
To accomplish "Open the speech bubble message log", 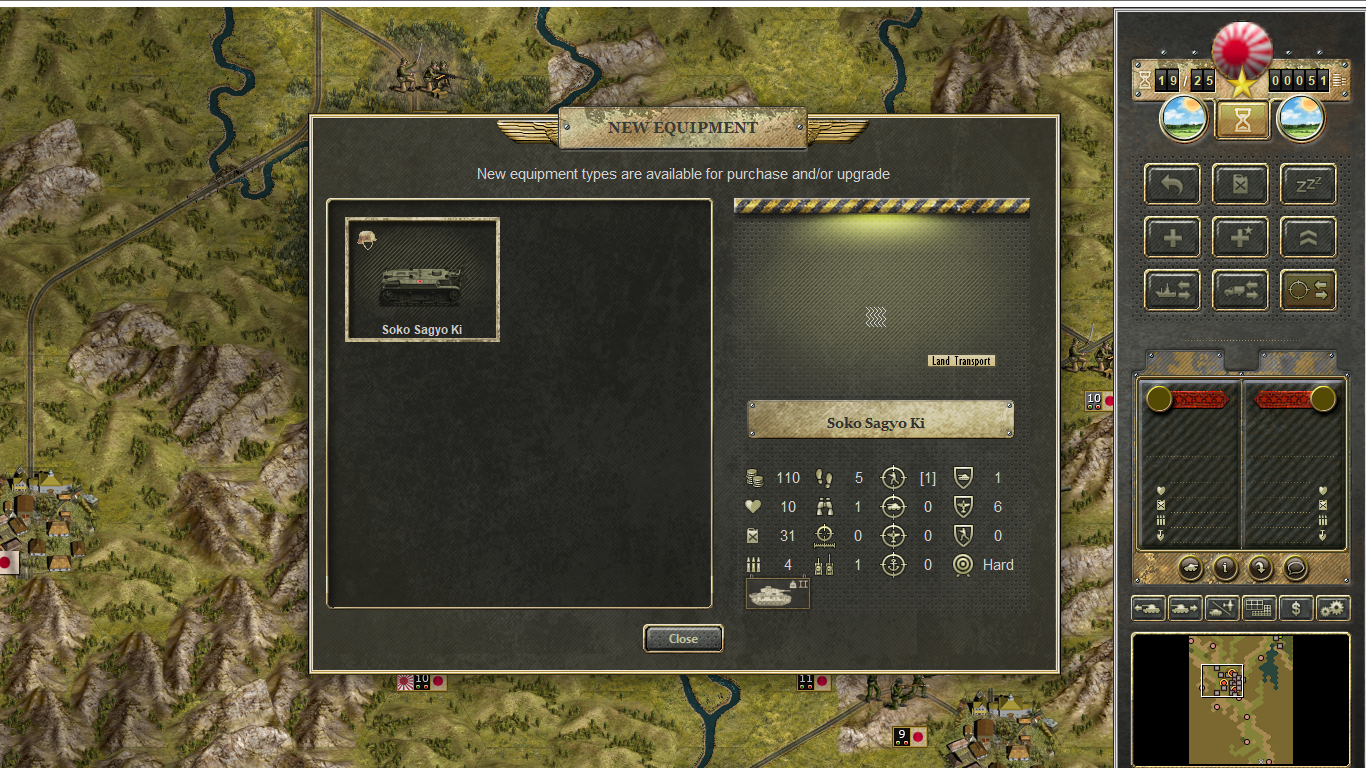I will pos(1295,568).
